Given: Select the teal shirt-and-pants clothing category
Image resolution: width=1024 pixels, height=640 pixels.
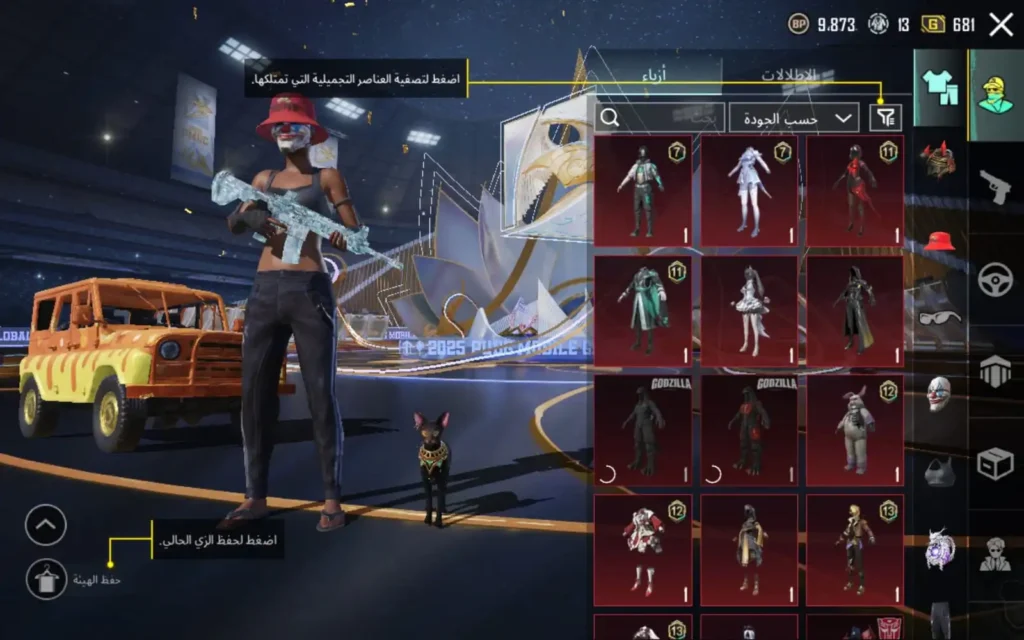Looking at the screenshot, I should pos(939,88).
